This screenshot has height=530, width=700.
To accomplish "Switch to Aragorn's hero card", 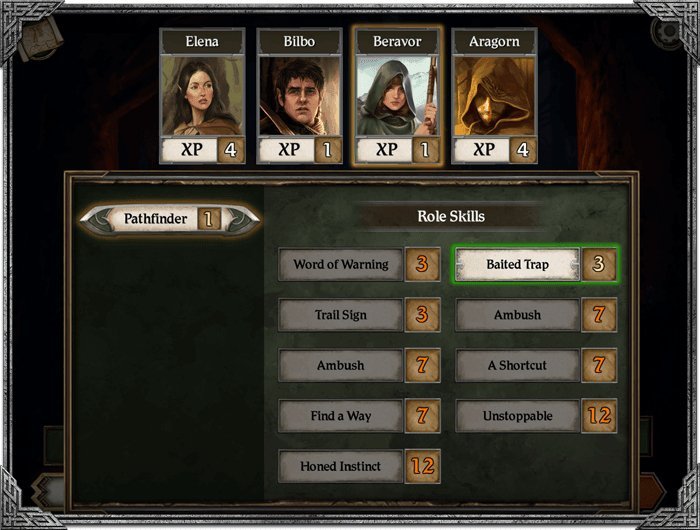I will point(494,96).
